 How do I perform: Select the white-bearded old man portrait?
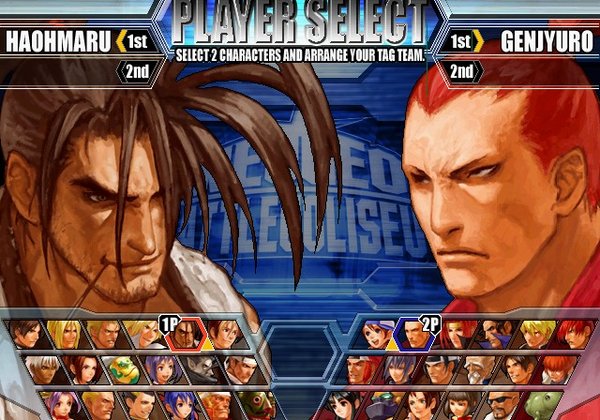point(479,371)
